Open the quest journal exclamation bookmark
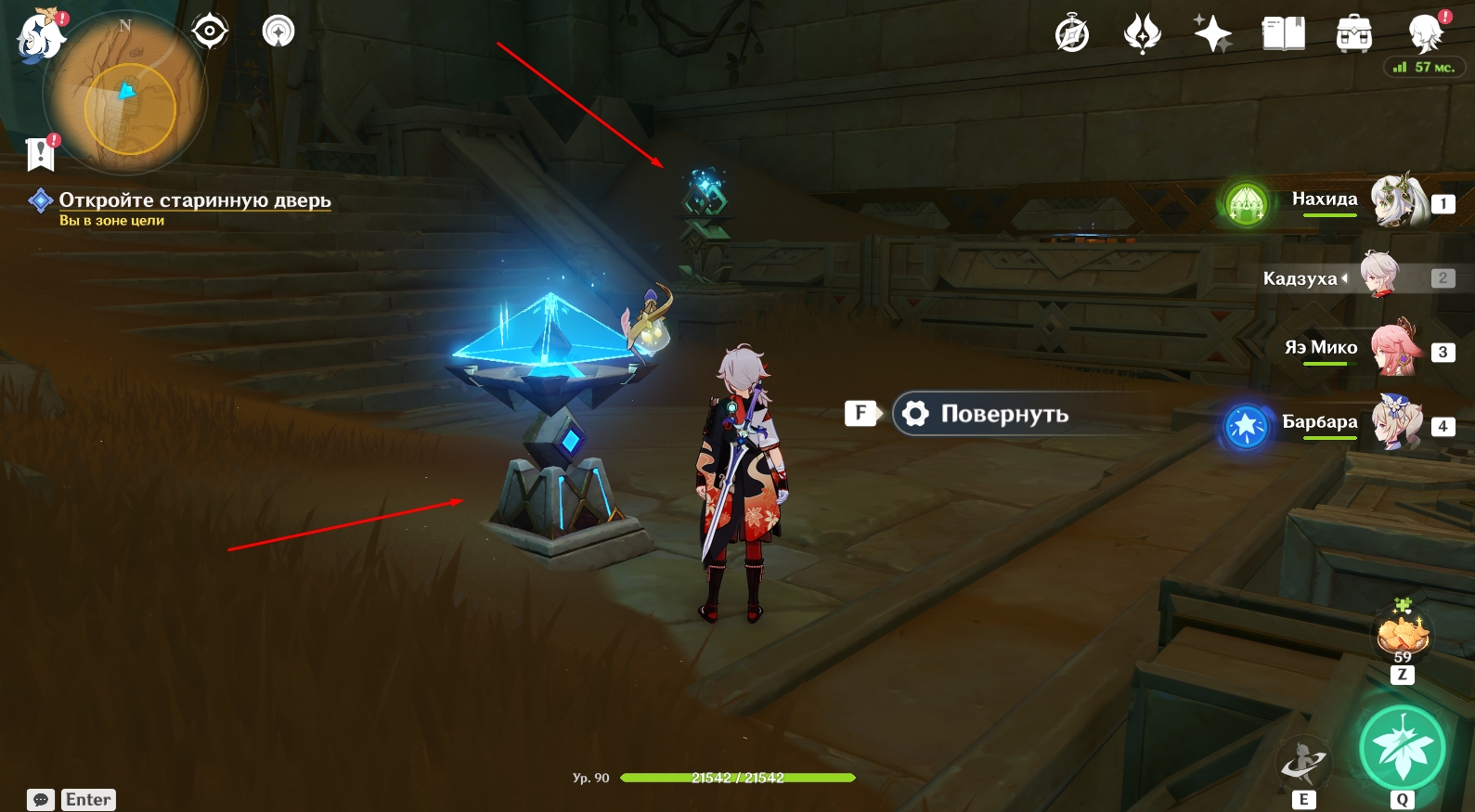The width and height of the screenshot is (1475, 812). tap(41, 154)
